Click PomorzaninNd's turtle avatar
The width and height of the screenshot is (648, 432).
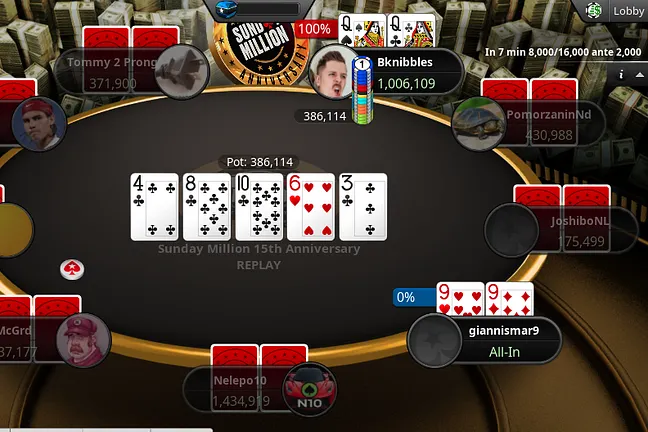point(477,123)
